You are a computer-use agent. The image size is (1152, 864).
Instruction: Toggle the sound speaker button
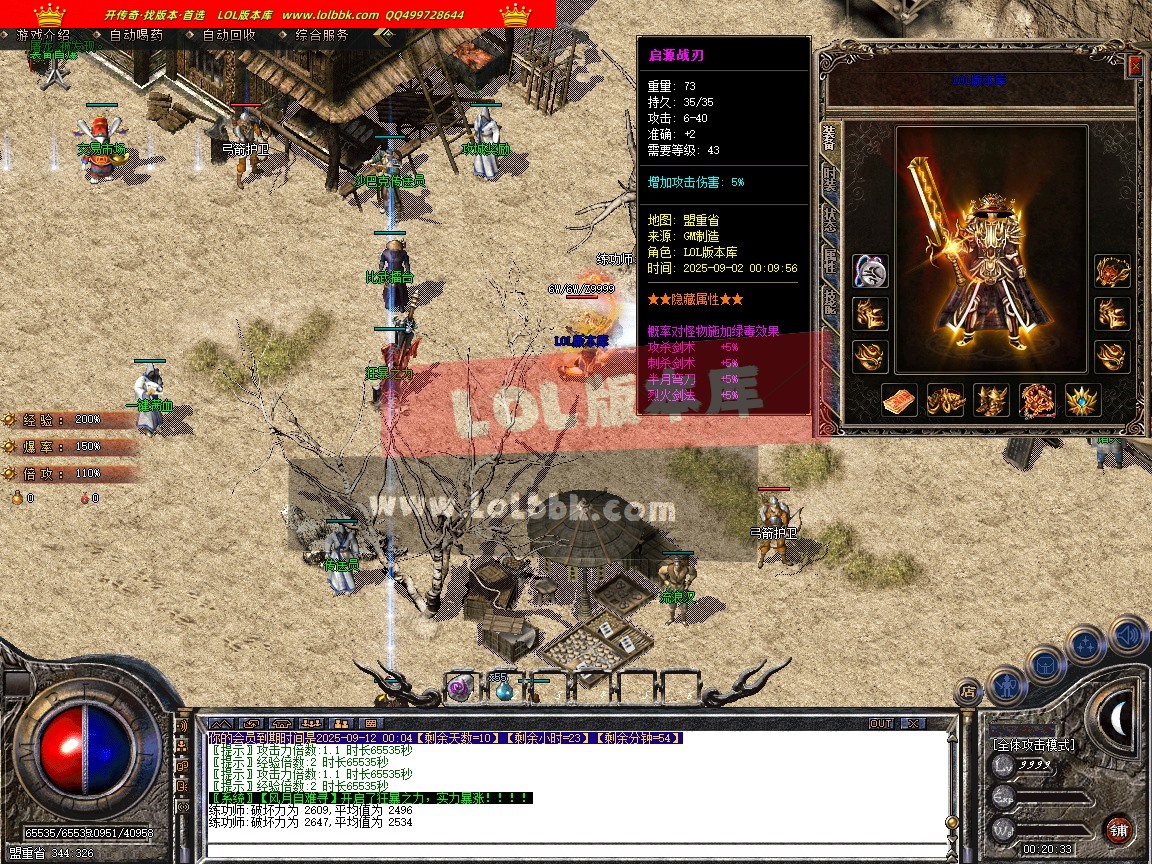tap(1128, 634)
